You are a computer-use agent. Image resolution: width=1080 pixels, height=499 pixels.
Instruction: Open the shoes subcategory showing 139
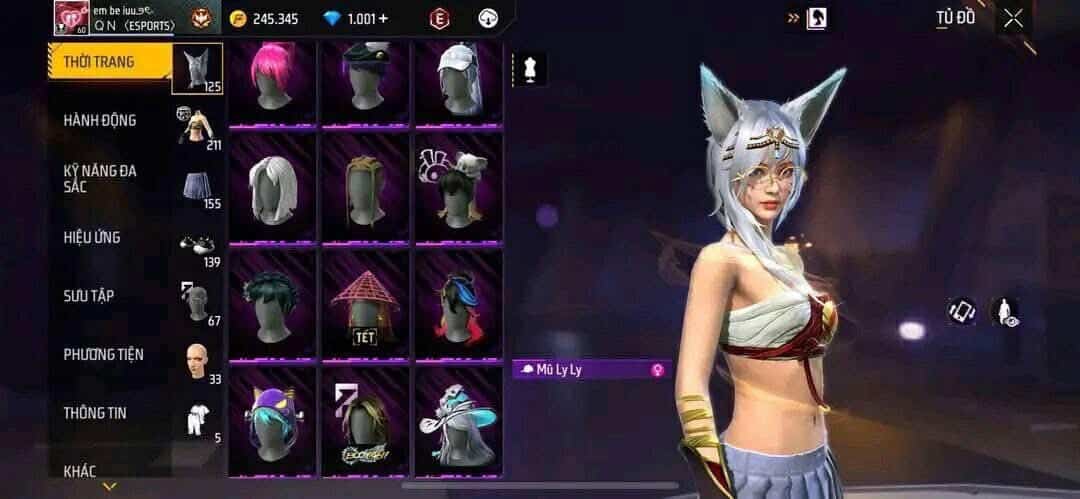pyautogui.click(x=197, y=245)
